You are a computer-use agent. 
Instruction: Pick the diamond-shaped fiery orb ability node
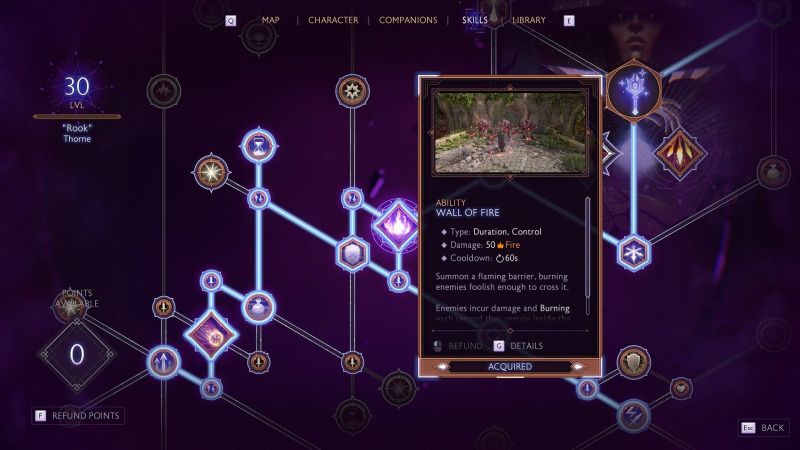pos(212,334)
